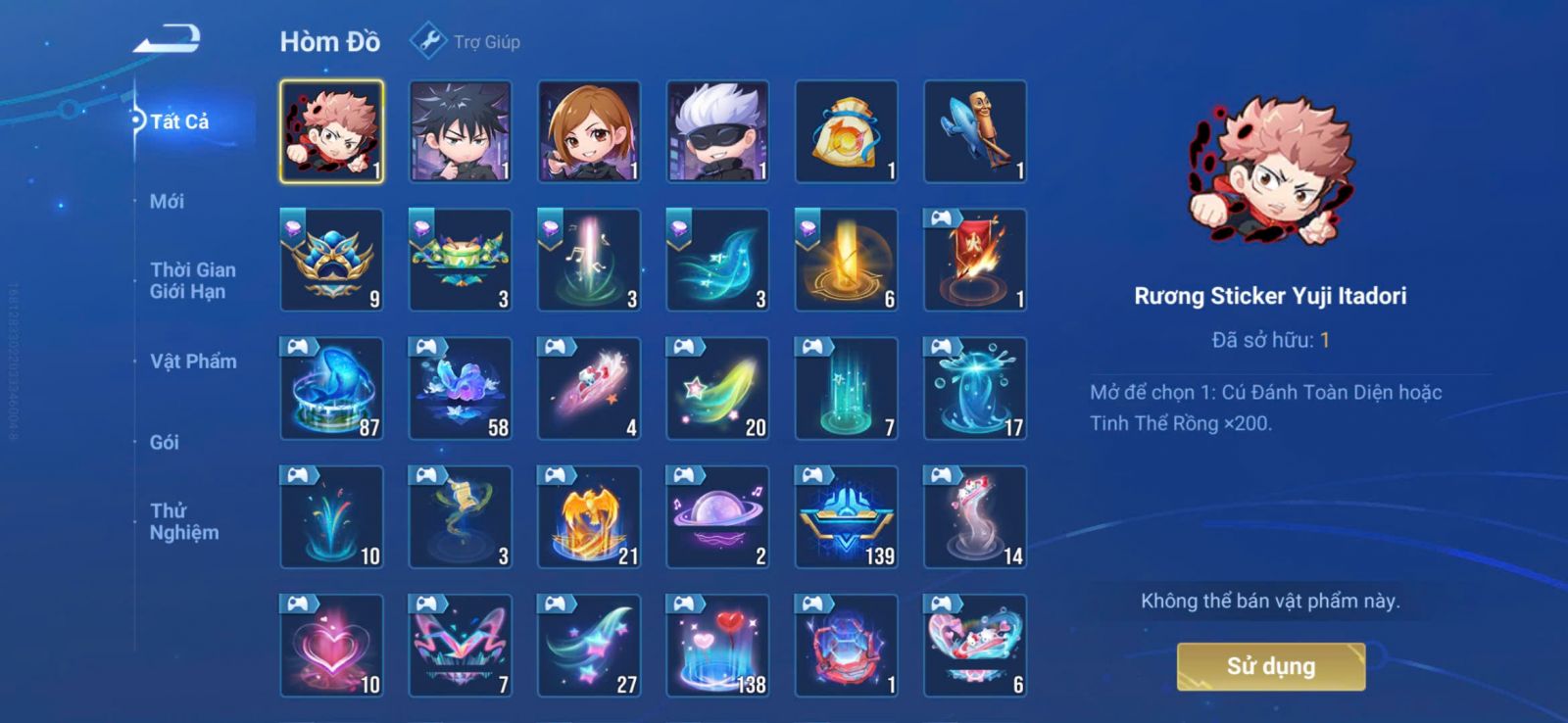
Task: Choose the blue gold emblem with 139 count
Action: tap(846, 517)
